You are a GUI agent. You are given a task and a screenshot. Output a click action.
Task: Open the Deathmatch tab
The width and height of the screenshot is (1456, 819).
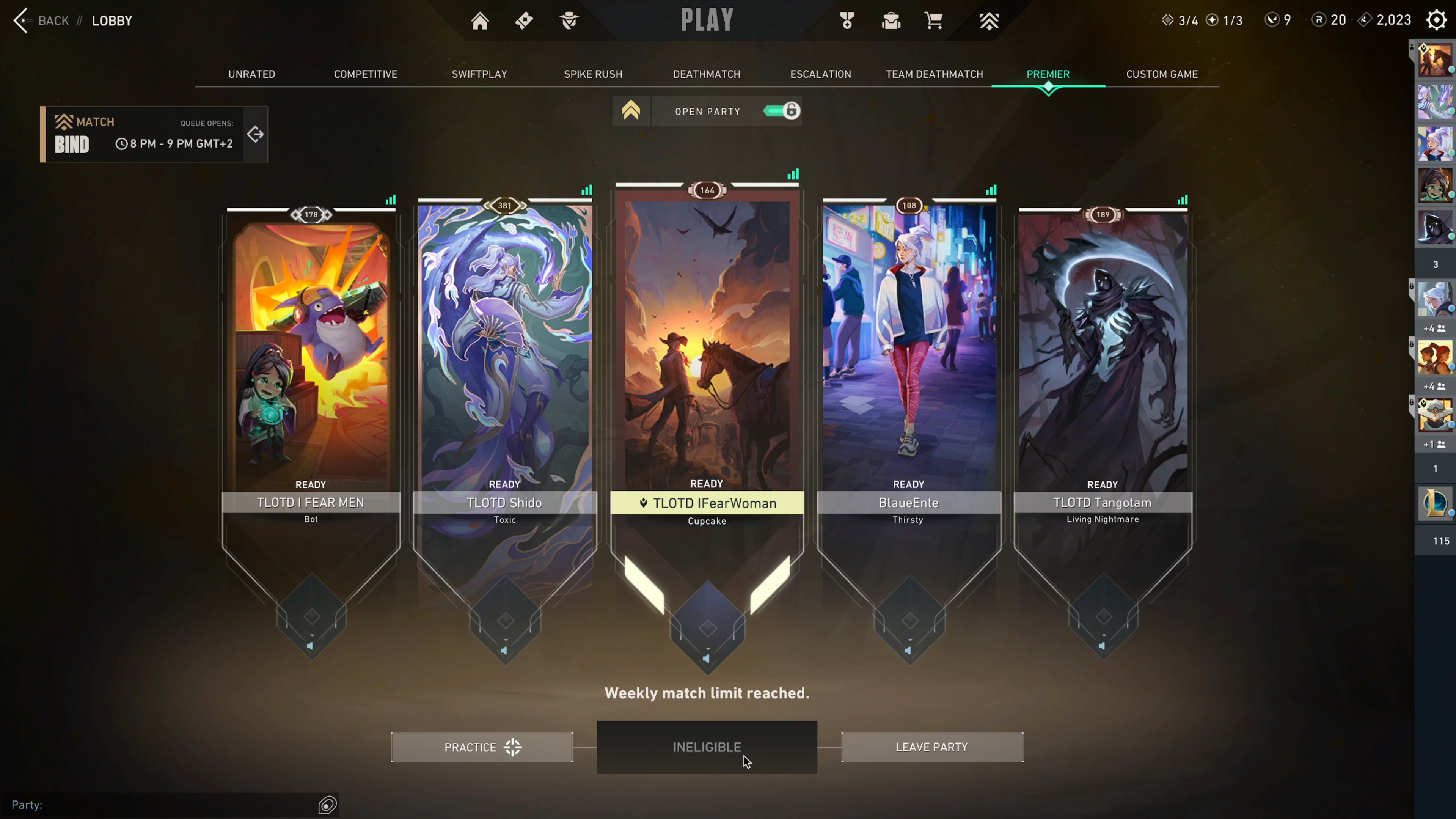click(x=707, y=74)
